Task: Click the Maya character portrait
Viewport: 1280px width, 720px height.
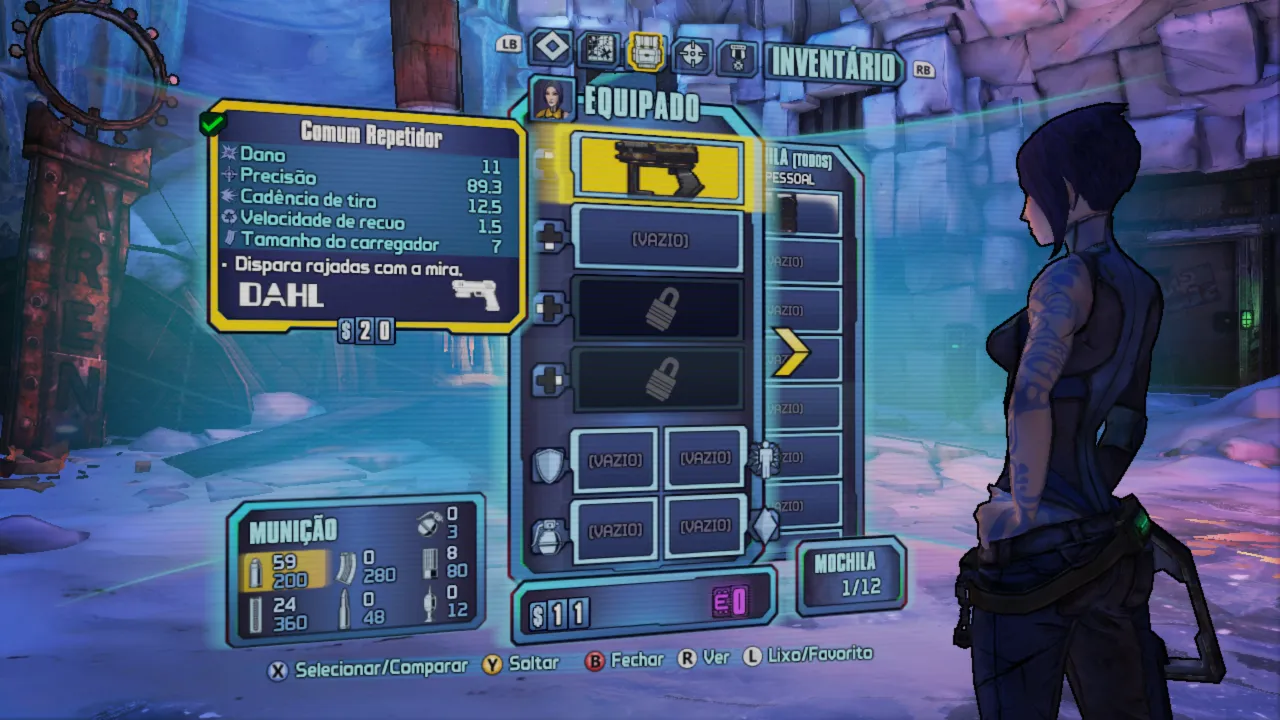Action: (x=551, y=99)
